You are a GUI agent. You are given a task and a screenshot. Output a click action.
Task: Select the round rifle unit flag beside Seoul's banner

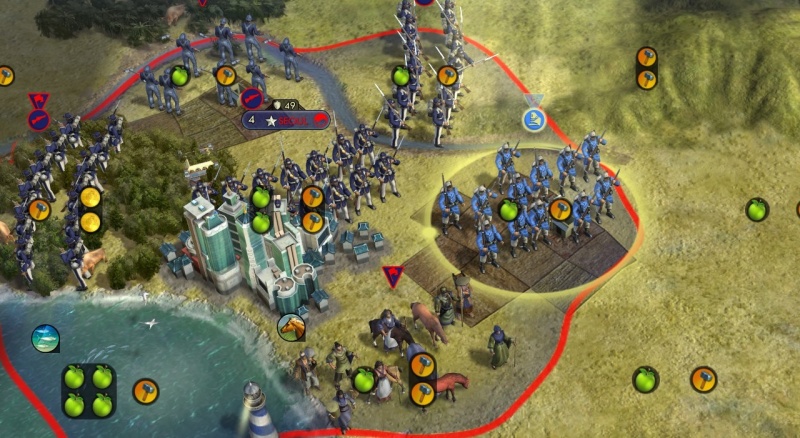(251, 98)
